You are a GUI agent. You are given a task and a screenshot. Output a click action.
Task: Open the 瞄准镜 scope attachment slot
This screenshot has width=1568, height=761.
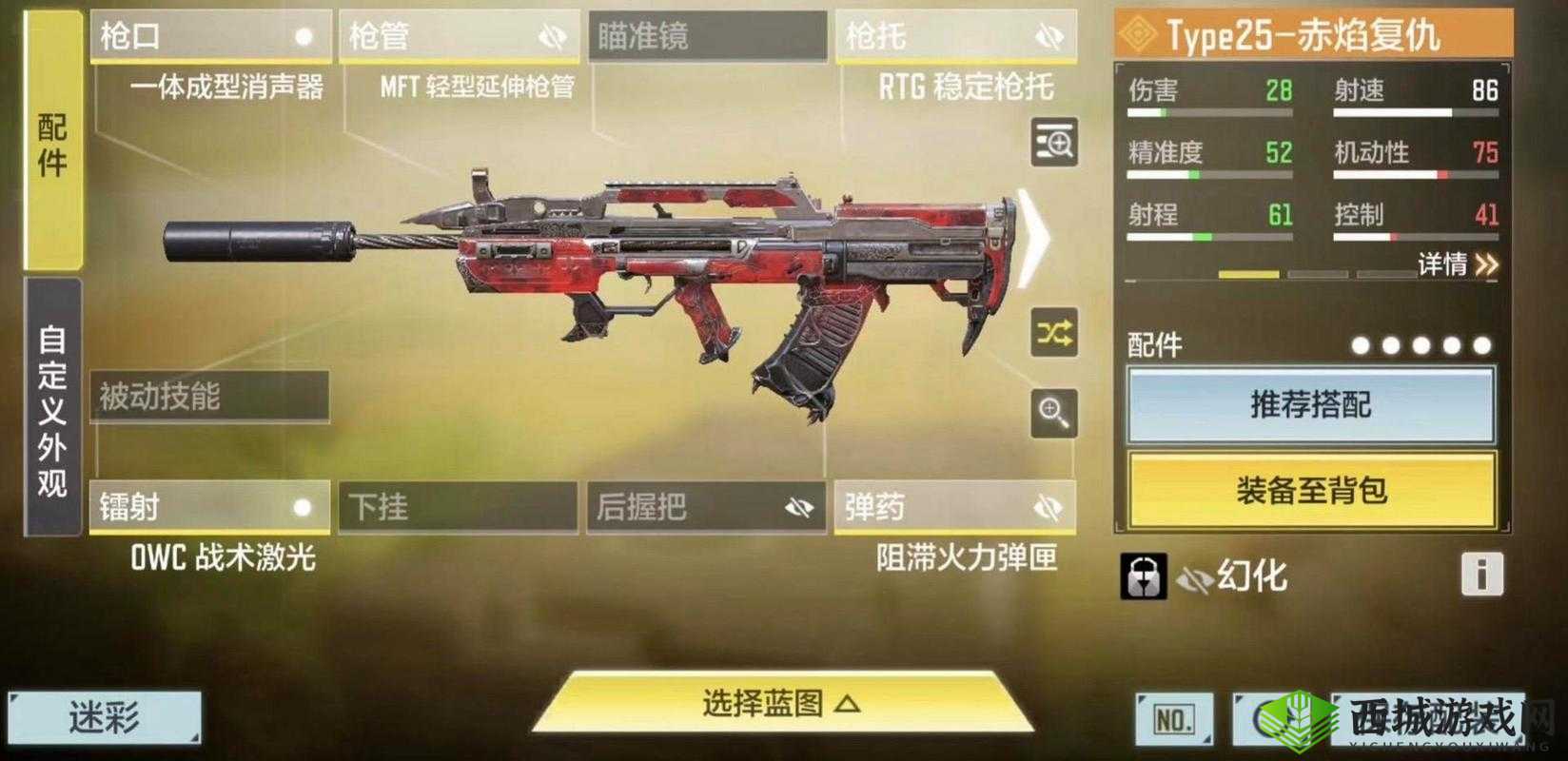tap(705, 36)
